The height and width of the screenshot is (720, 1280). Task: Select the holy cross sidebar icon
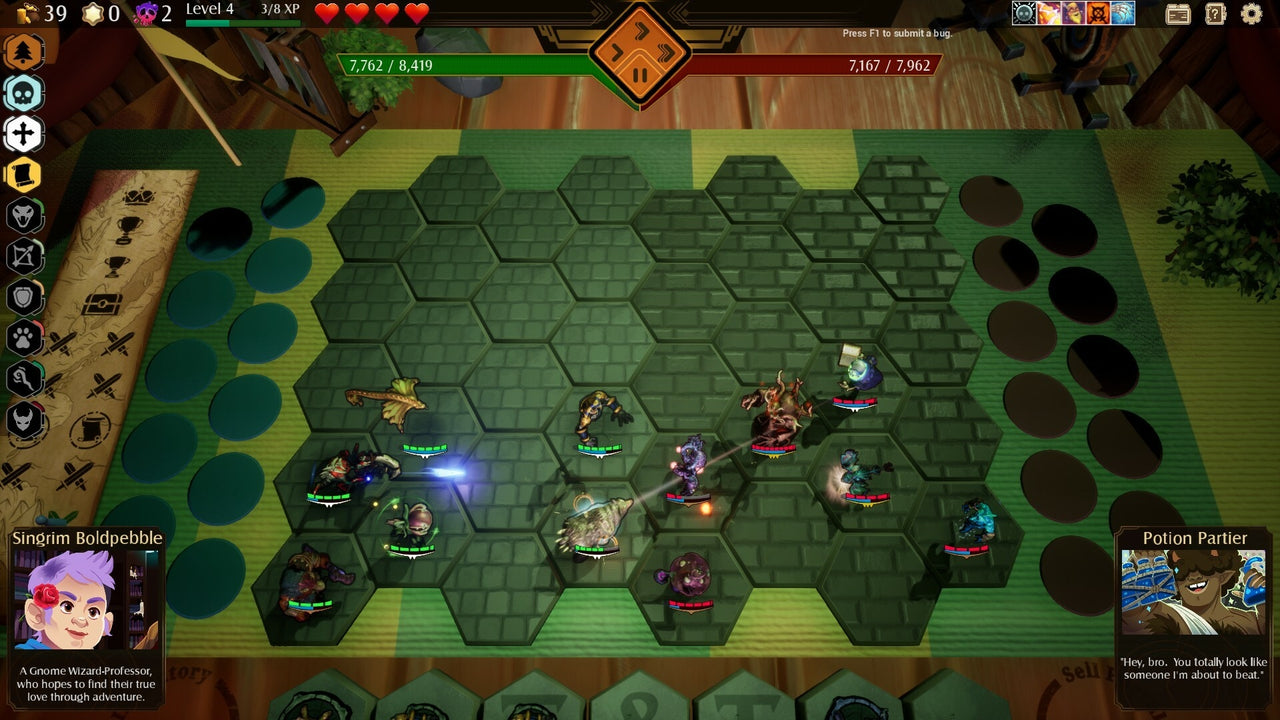click(x=25, y=133)
